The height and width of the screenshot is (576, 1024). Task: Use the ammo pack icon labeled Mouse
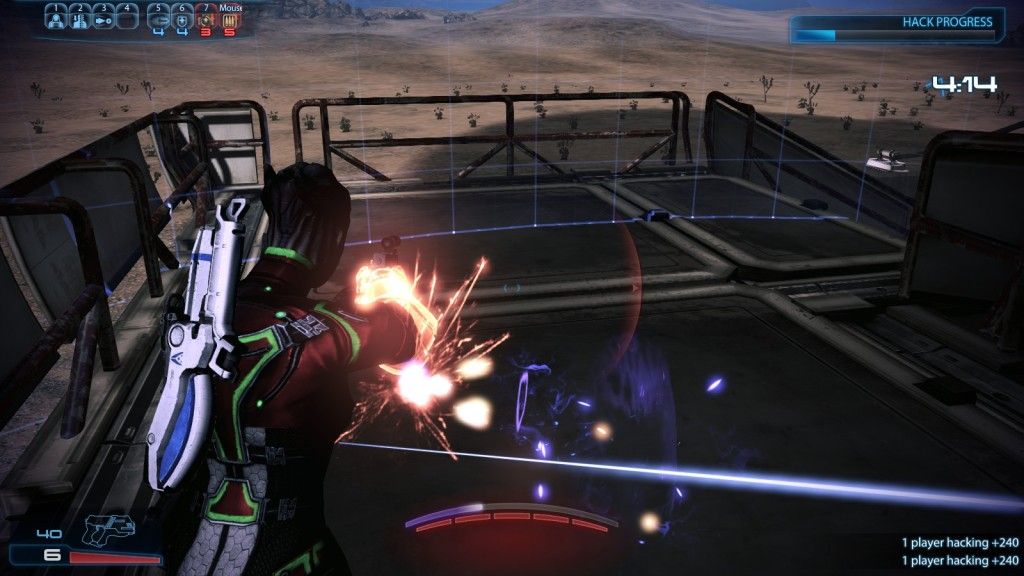pos(229,18)
